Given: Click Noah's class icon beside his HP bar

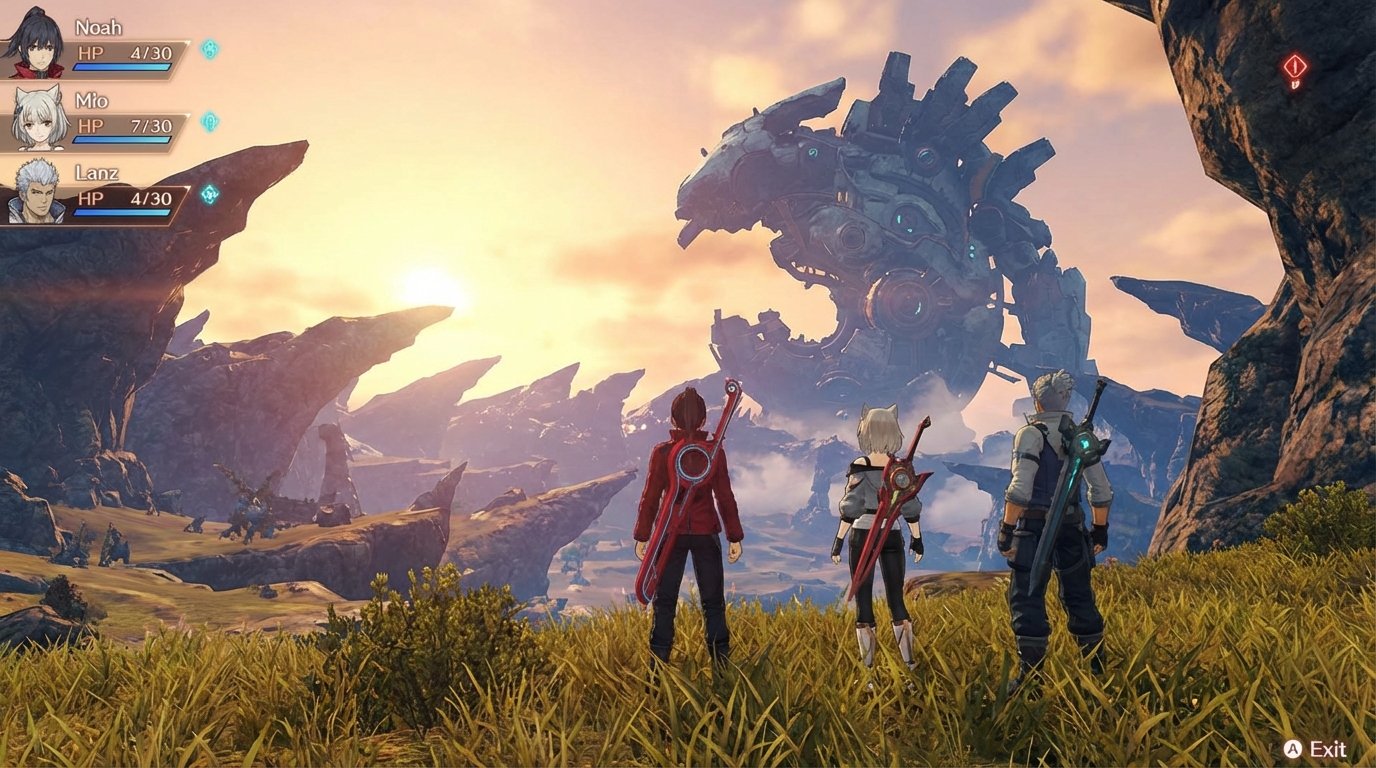Looking at the screenshot, I should click(x=207, y=51).
